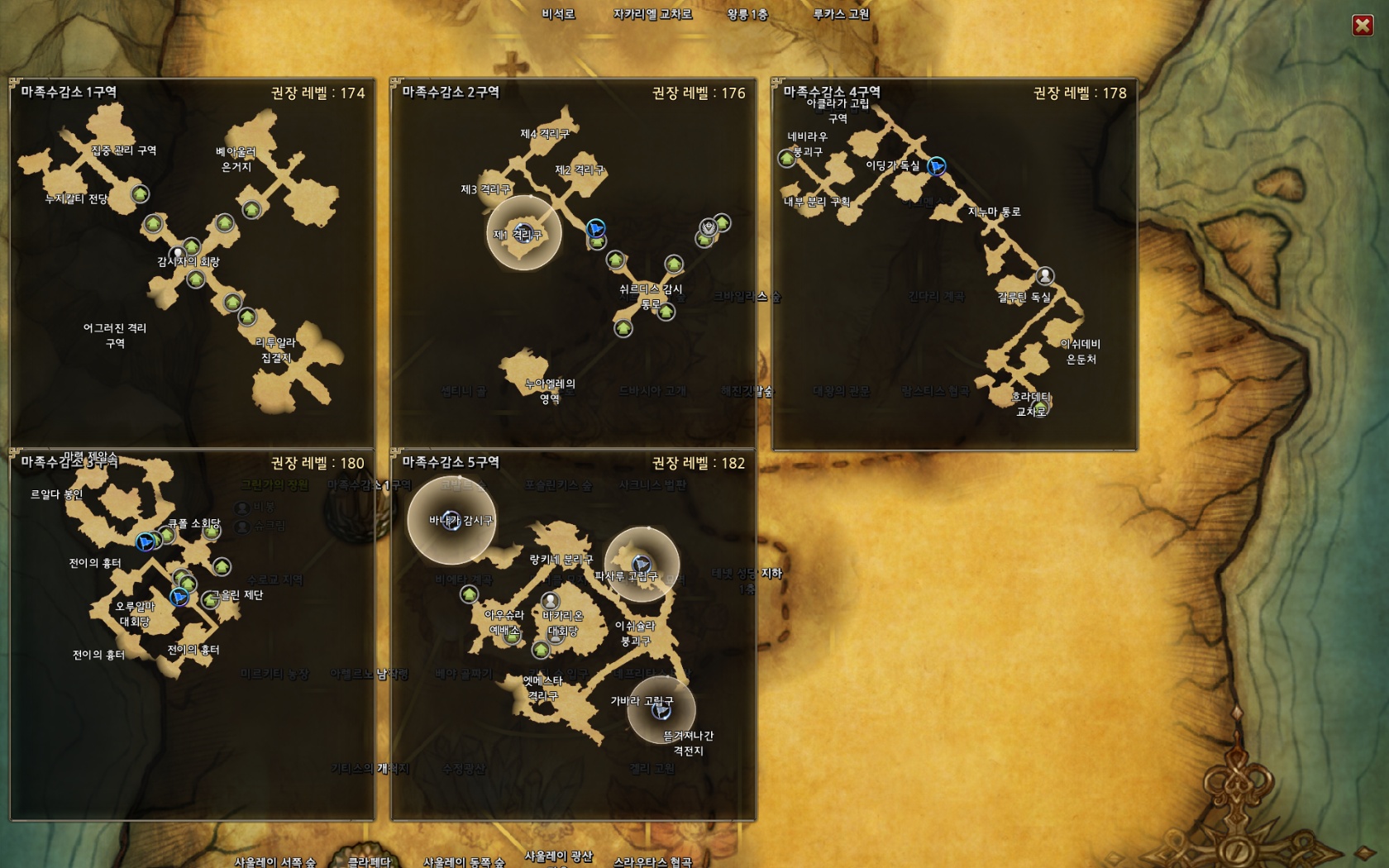Click the 슈크림 NPC portrait icon
This screenshot has width=1389, height=868.
click(241, 527)
